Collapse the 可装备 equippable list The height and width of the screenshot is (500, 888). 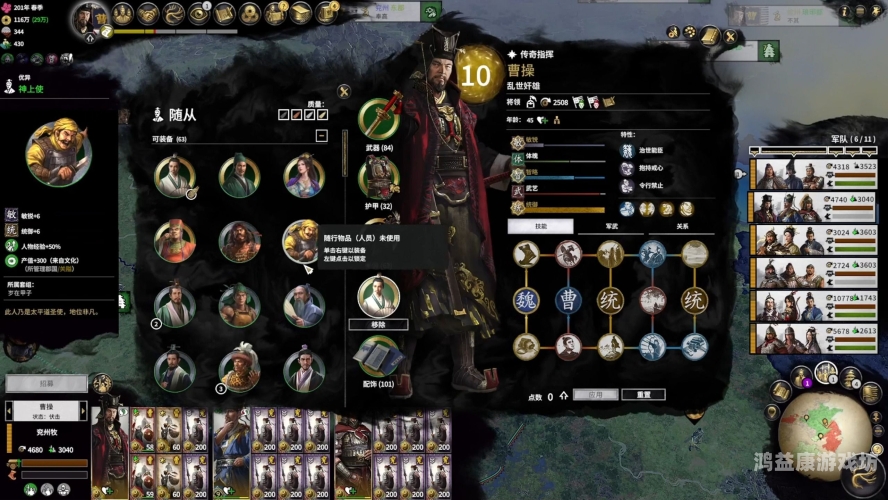click(x=321, y=135)
